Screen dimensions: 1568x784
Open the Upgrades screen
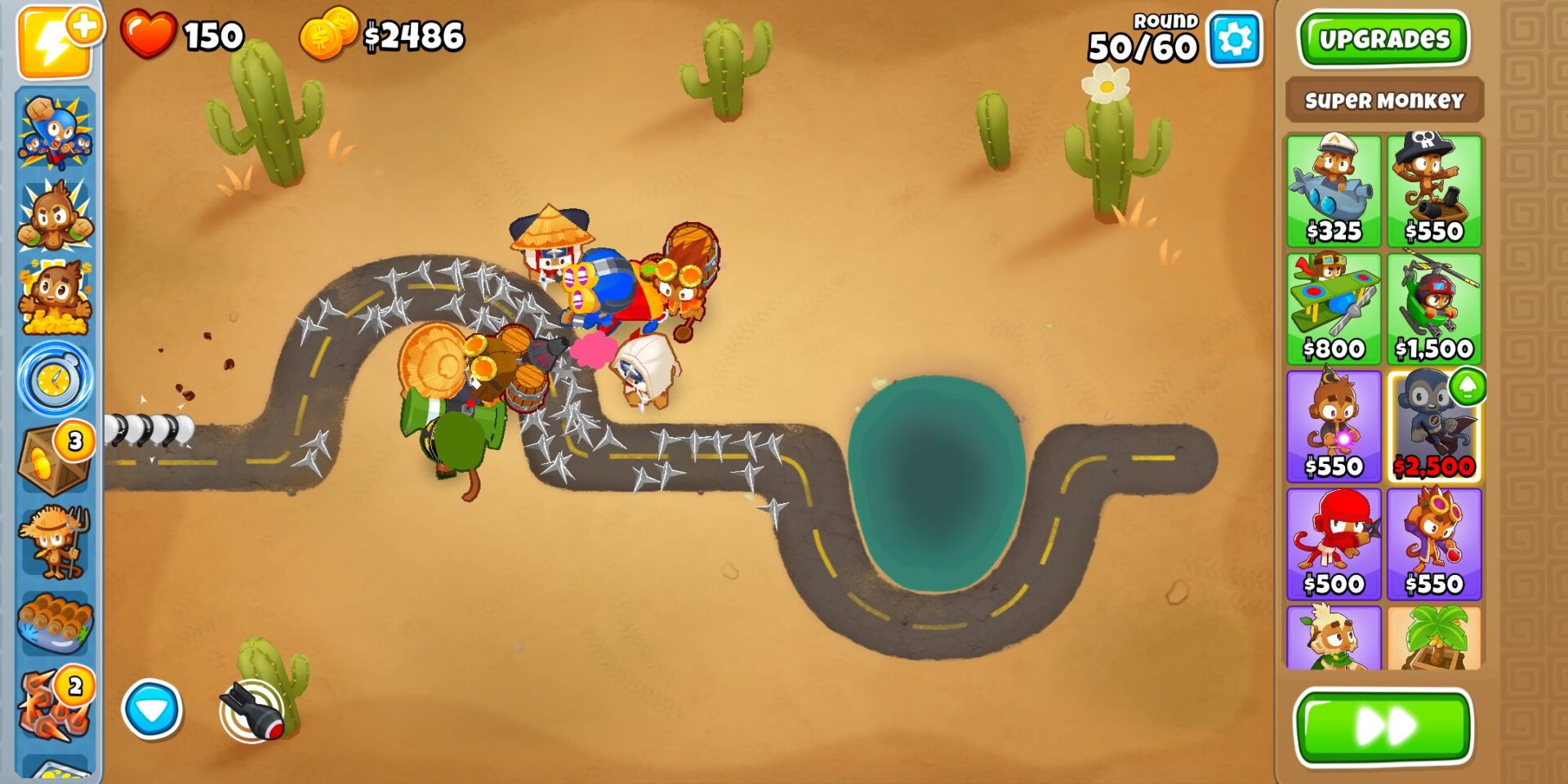(1383, 35)
